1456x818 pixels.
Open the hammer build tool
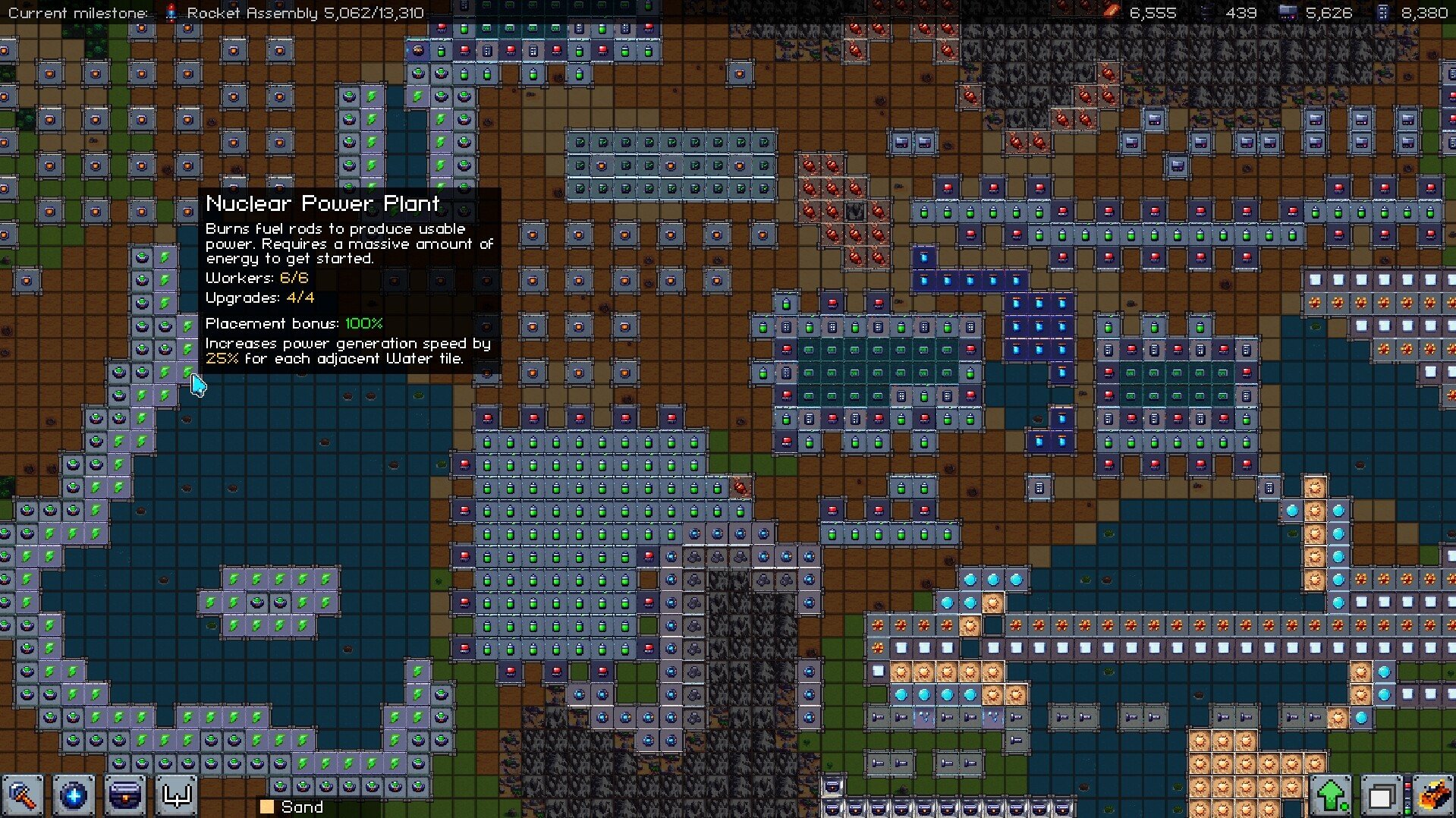[23, 796]
